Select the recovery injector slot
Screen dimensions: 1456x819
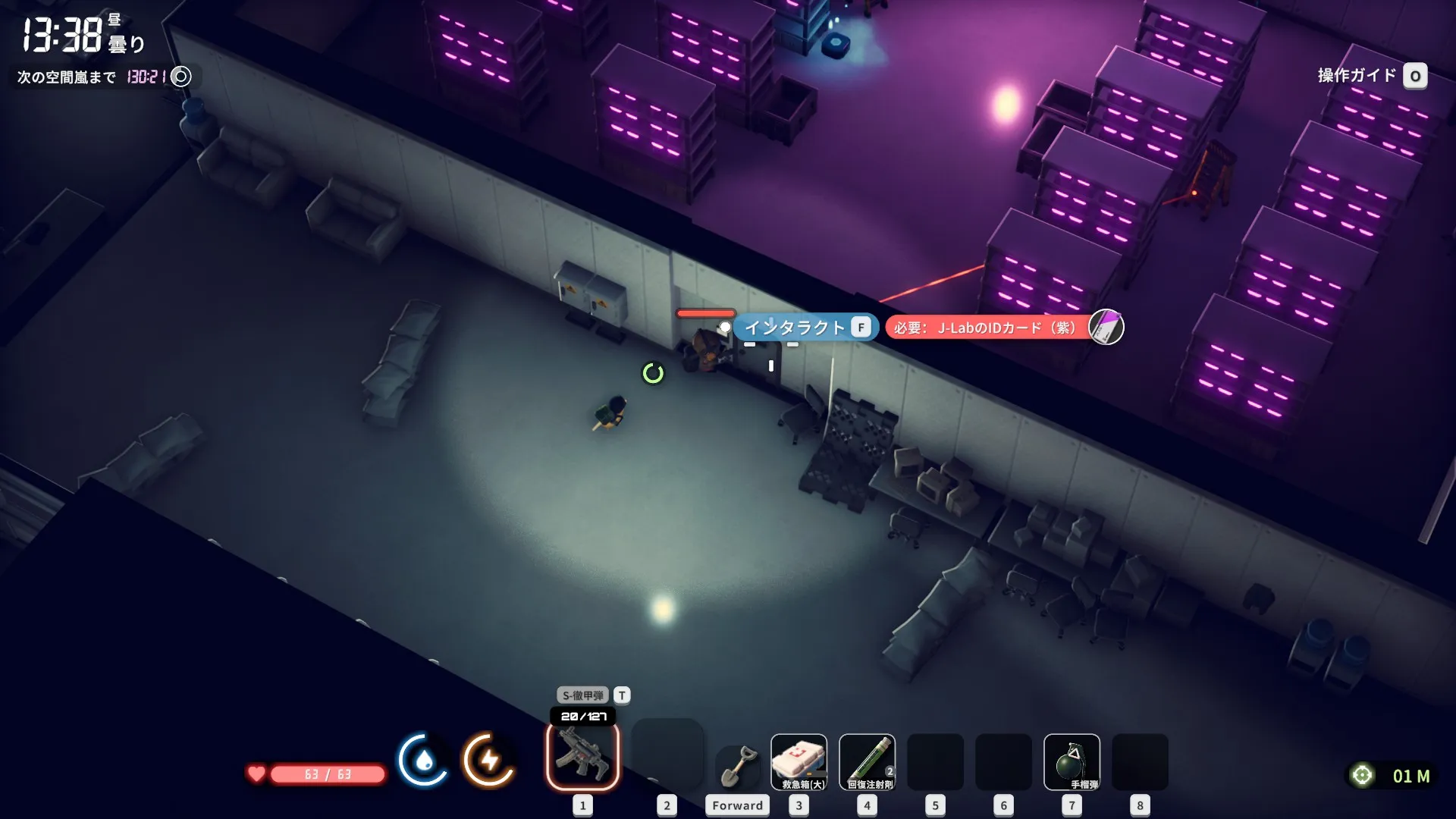pyautogui.click(x=867, y=762)
